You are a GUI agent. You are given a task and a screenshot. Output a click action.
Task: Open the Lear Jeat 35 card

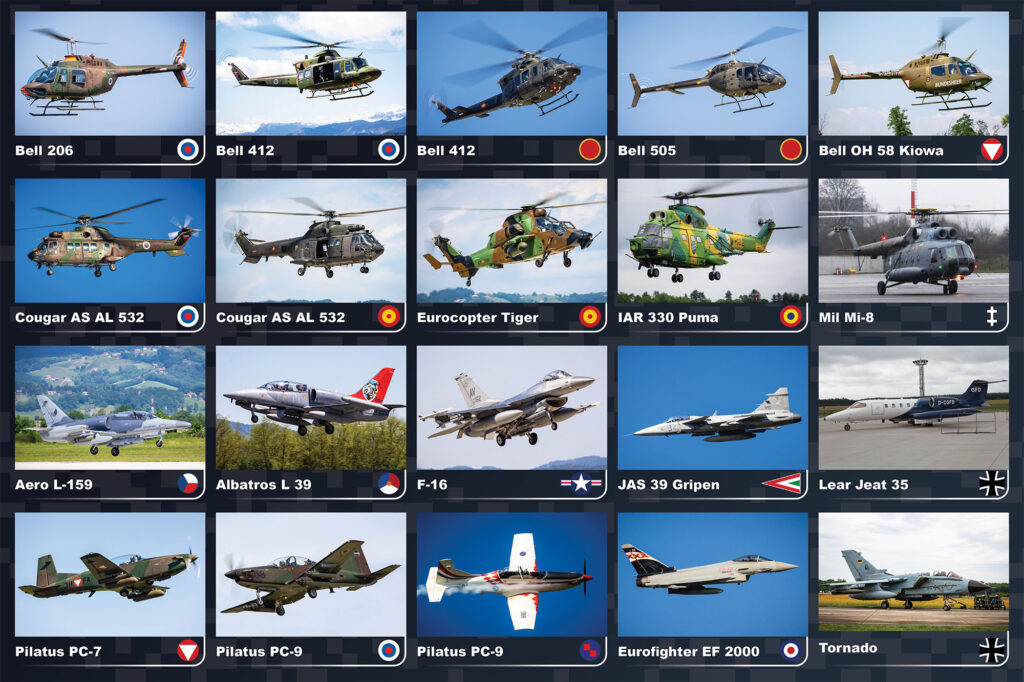pyautogui.click(x=913, y=421)
